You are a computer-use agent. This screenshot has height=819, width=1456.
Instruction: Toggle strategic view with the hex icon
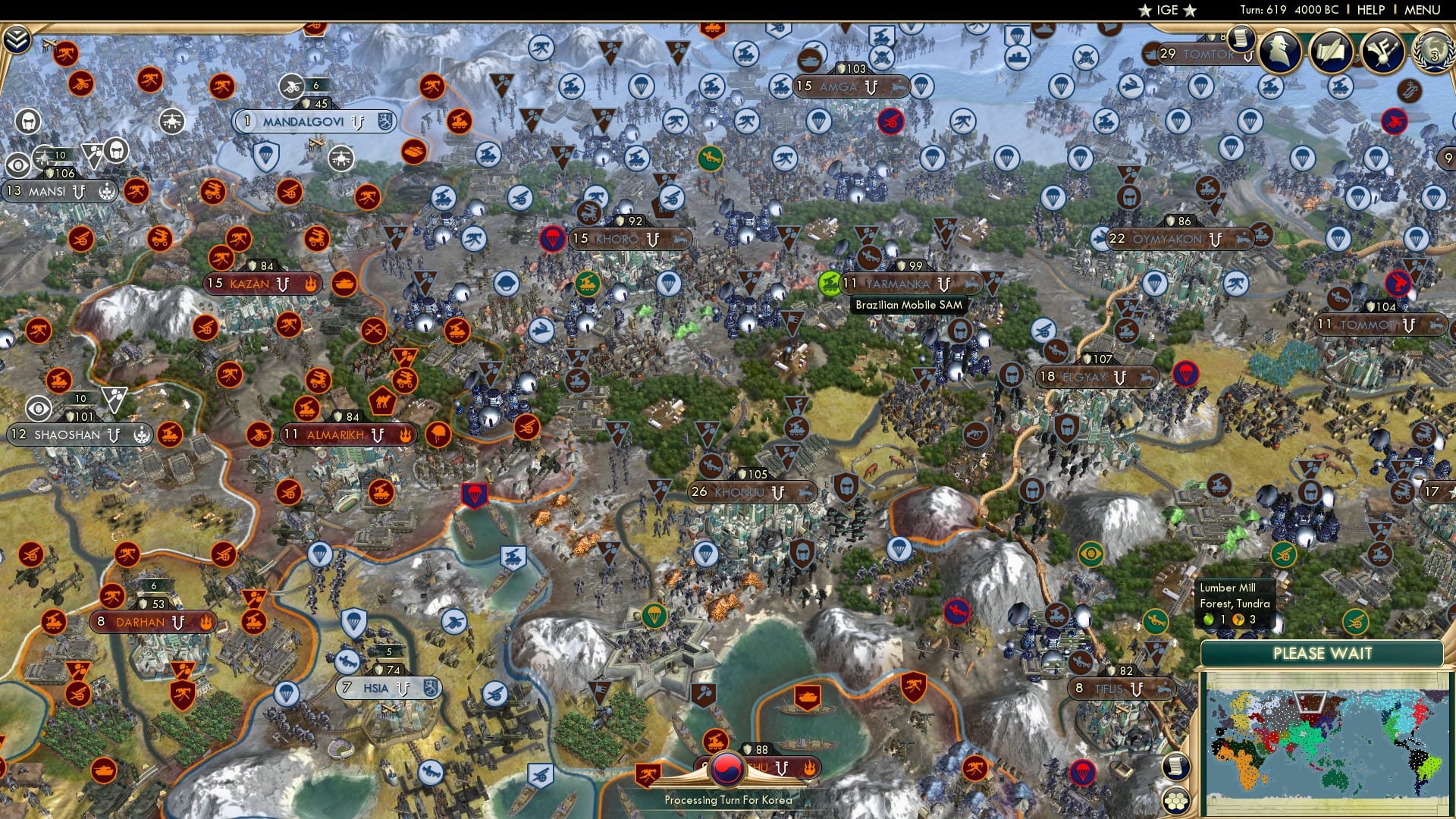[1176, 801]
